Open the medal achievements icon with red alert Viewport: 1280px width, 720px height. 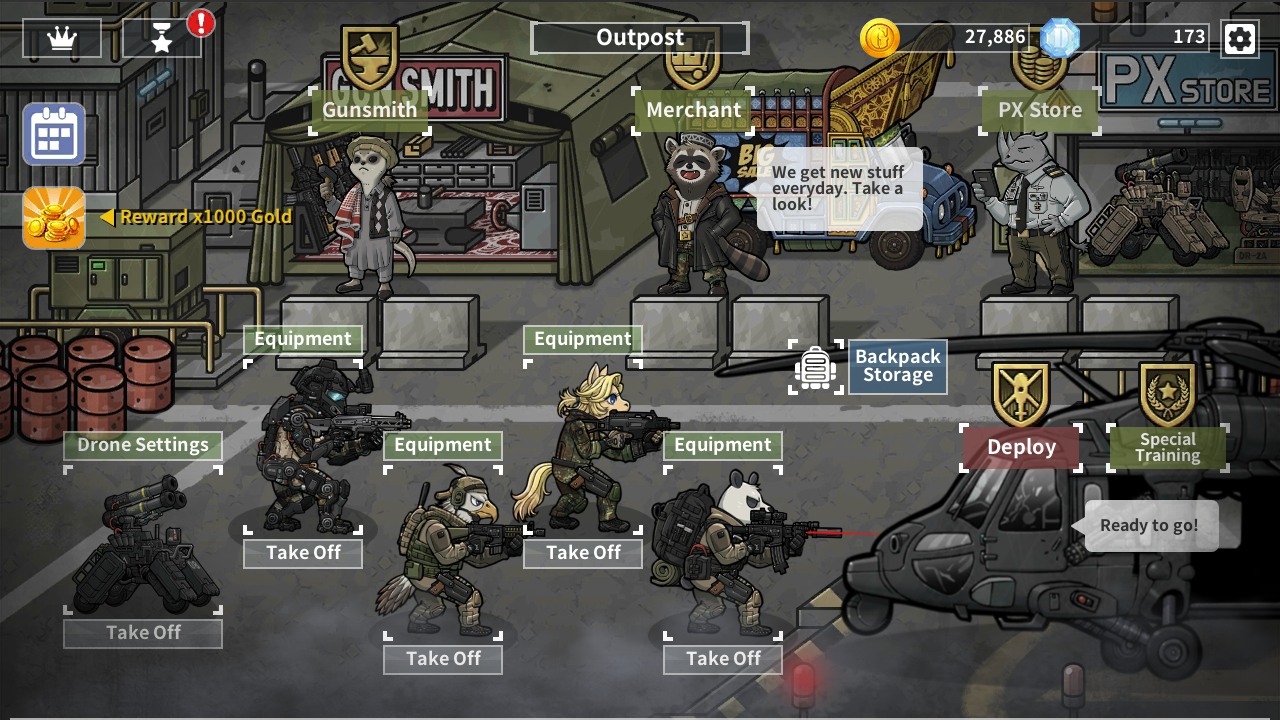[x=160, y=39]
